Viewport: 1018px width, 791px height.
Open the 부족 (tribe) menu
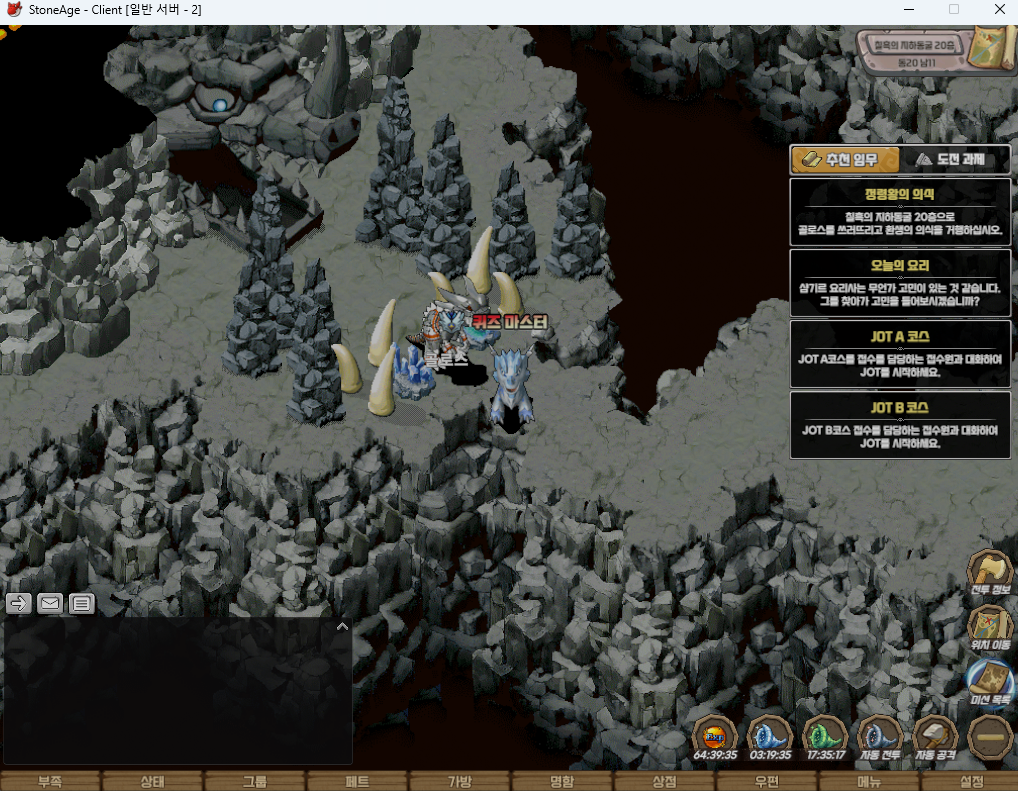click(x=50, y=781)
